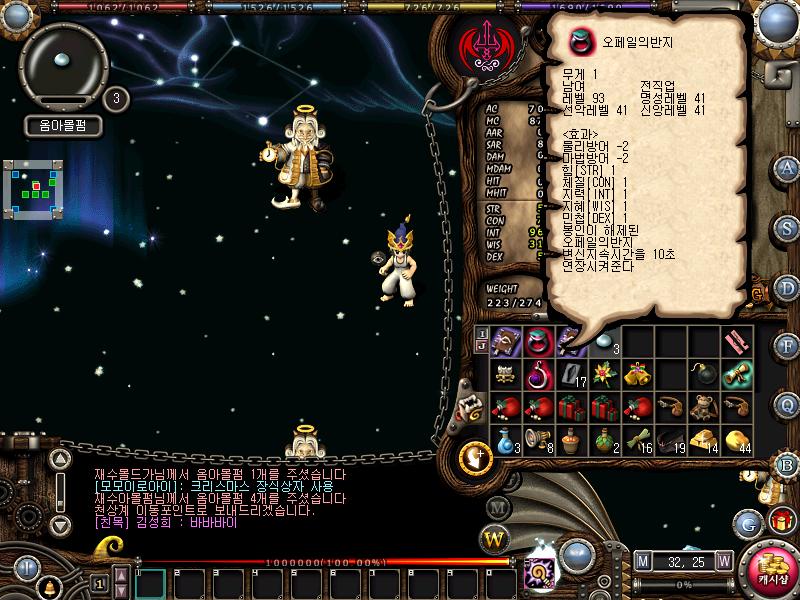The width and height of the screenshot is (800, 600).
Task: Click the red gift box button
Action: 781,520
